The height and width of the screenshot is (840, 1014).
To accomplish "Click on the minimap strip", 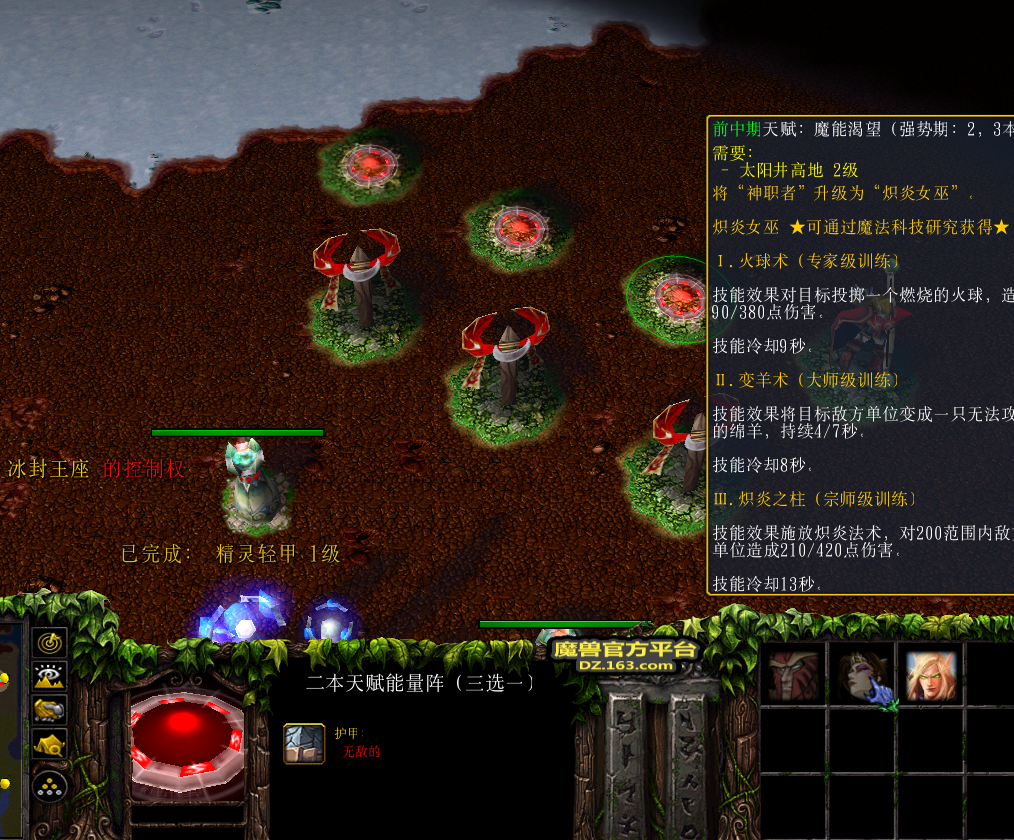I will pyautogui.click(x=10, y=730).
